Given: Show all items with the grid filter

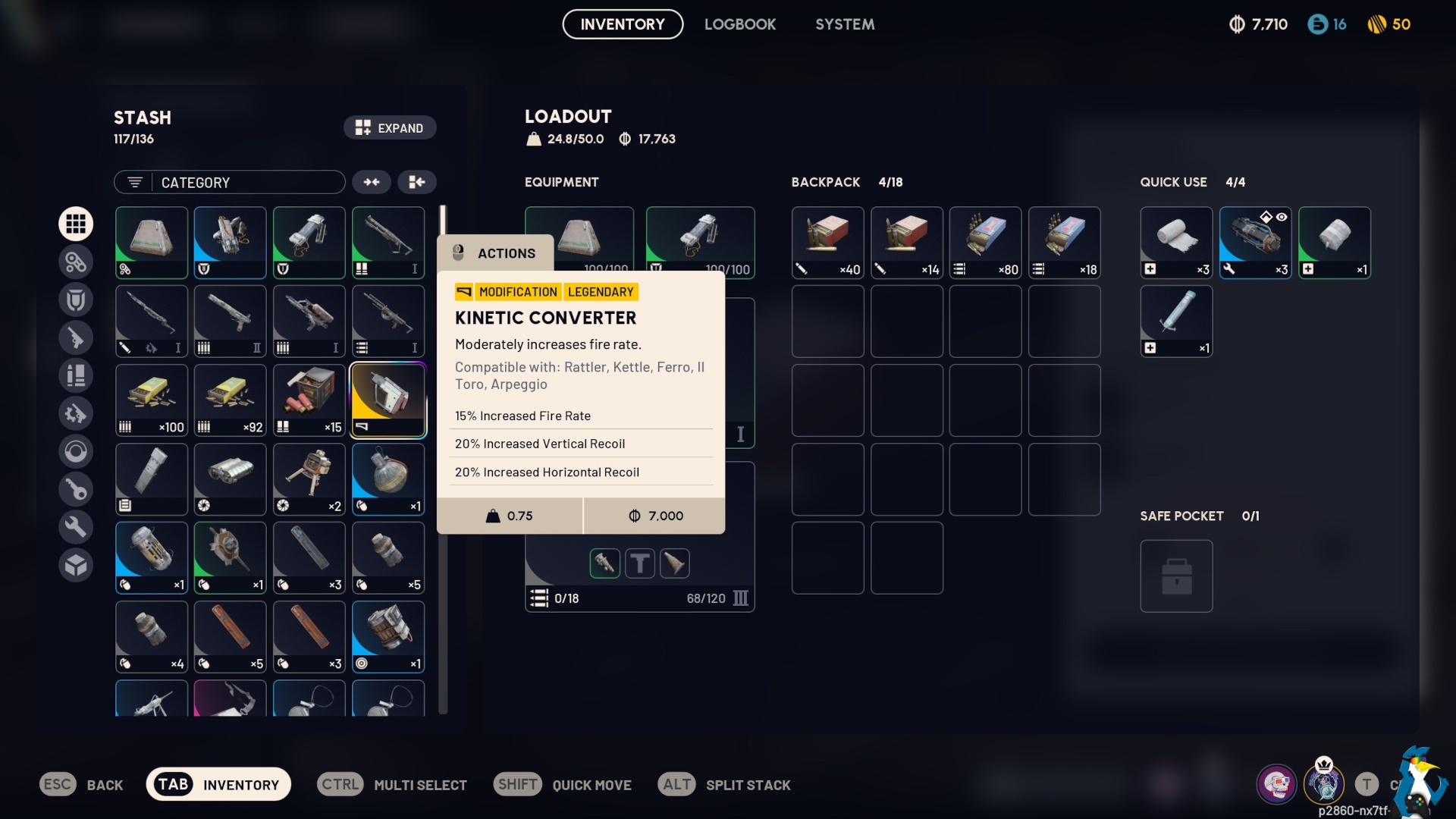Looking at the screenshot, I should [x=76, y=224].
